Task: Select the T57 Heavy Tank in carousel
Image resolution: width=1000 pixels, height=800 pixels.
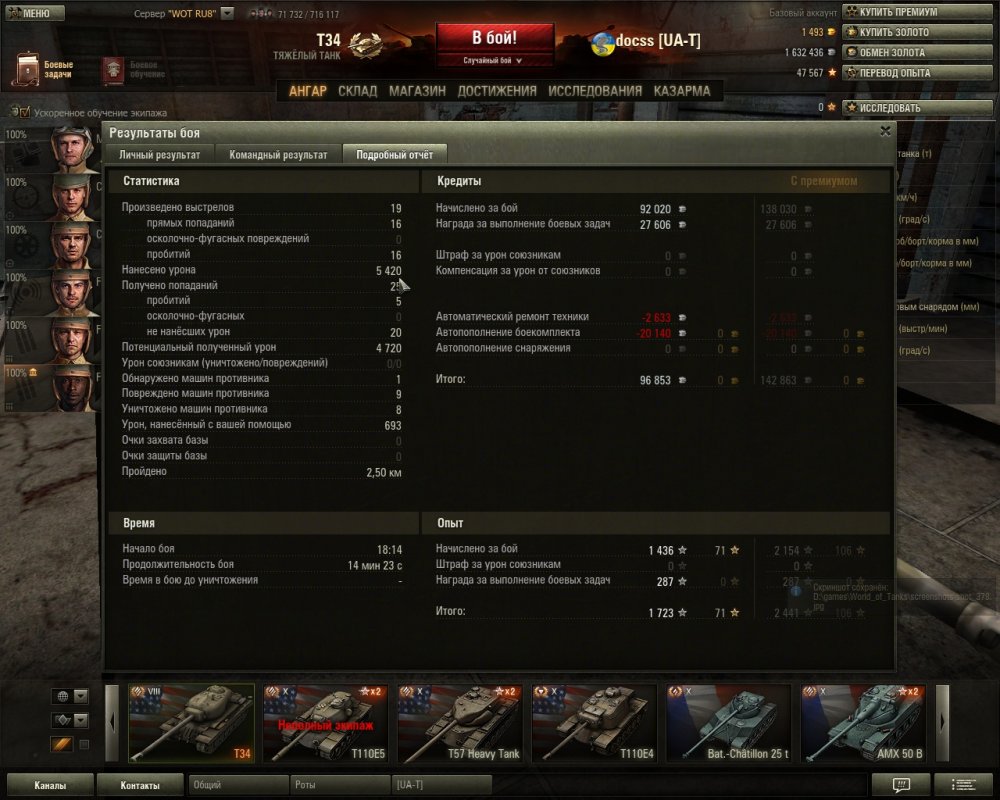Action: tap(459, 723)
